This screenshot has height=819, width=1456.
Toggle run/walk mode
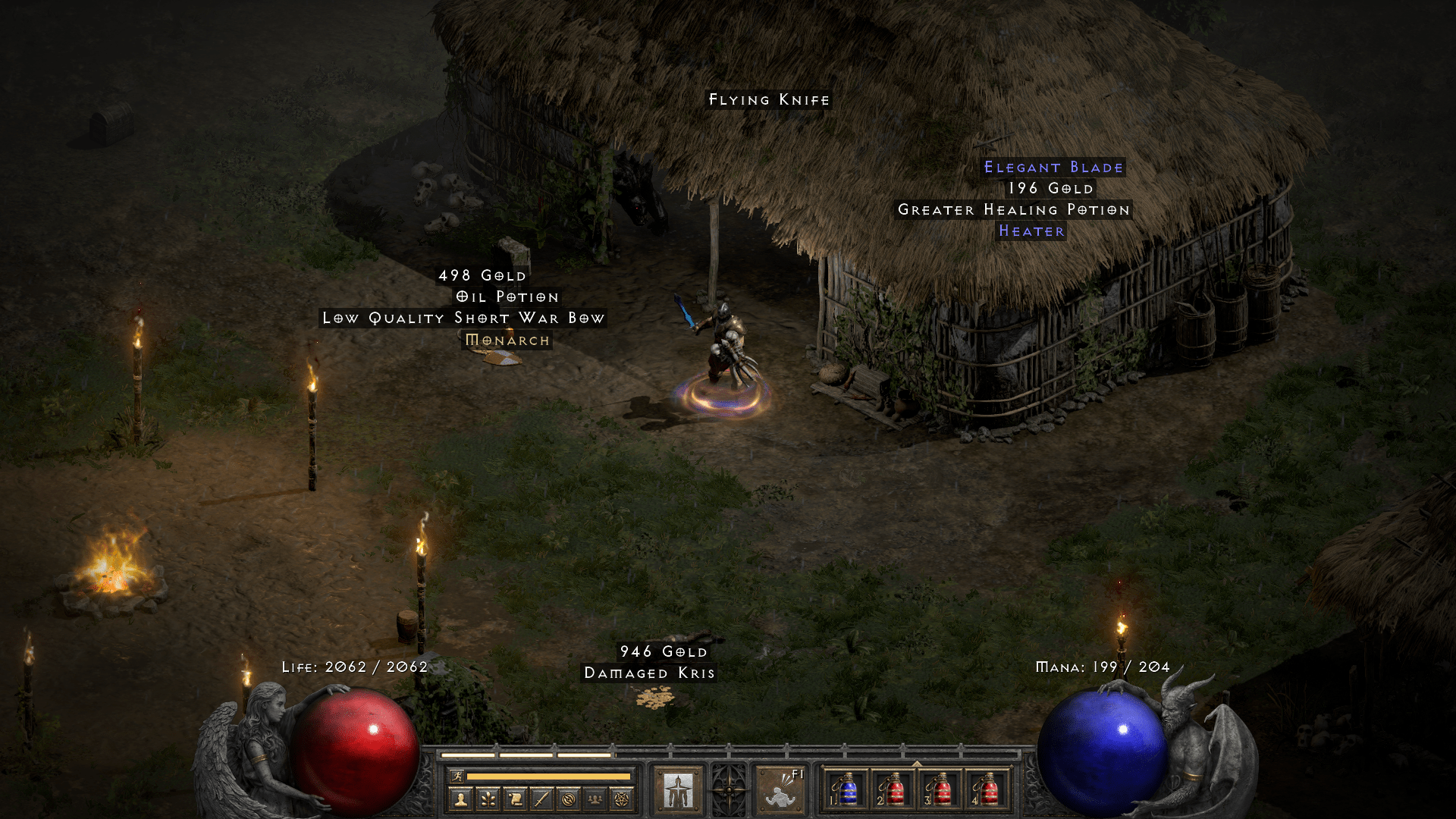click(x=458, y=777)
